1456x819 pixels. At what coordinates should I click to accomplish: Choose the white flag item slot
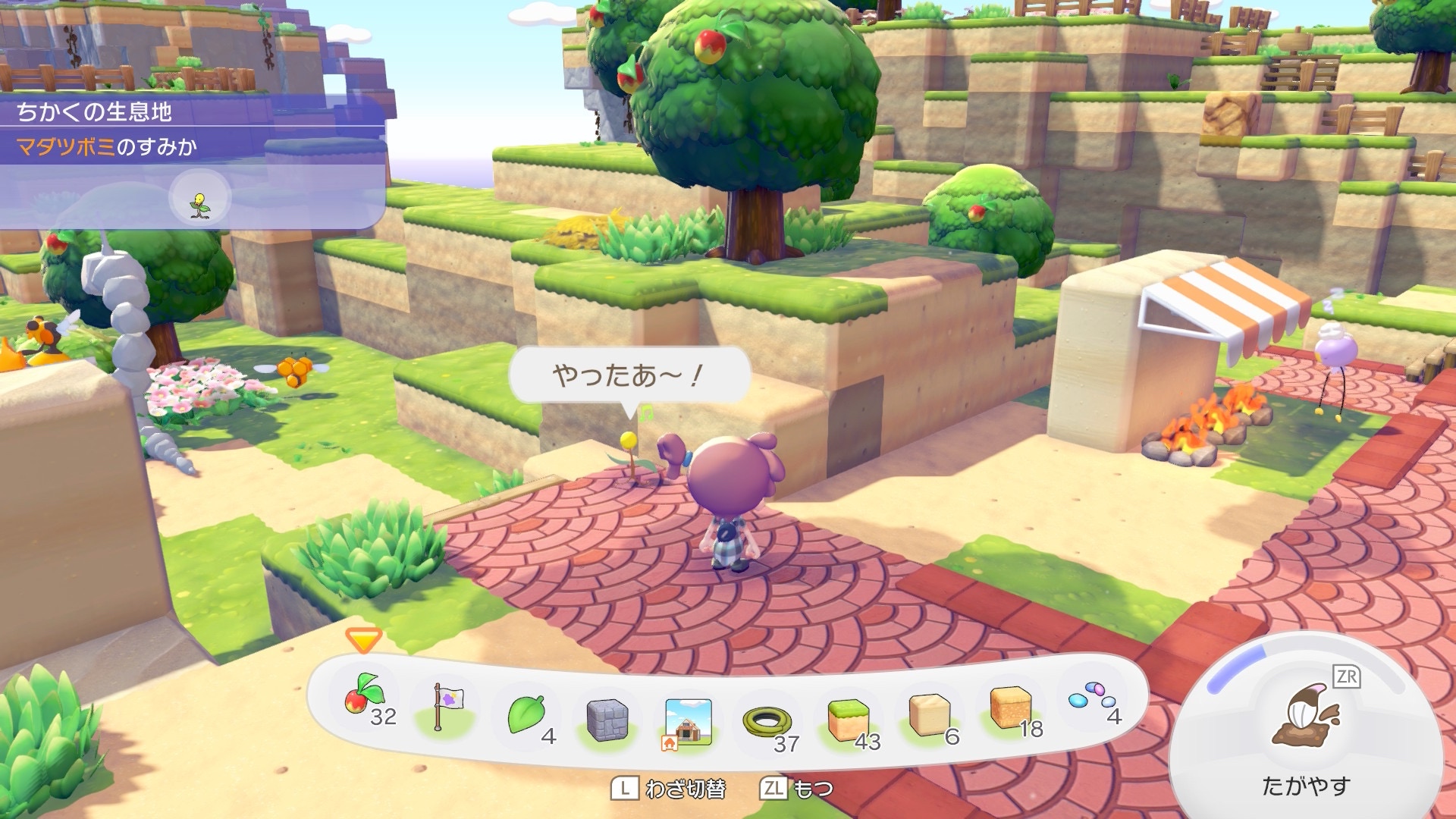coord(446,707)
